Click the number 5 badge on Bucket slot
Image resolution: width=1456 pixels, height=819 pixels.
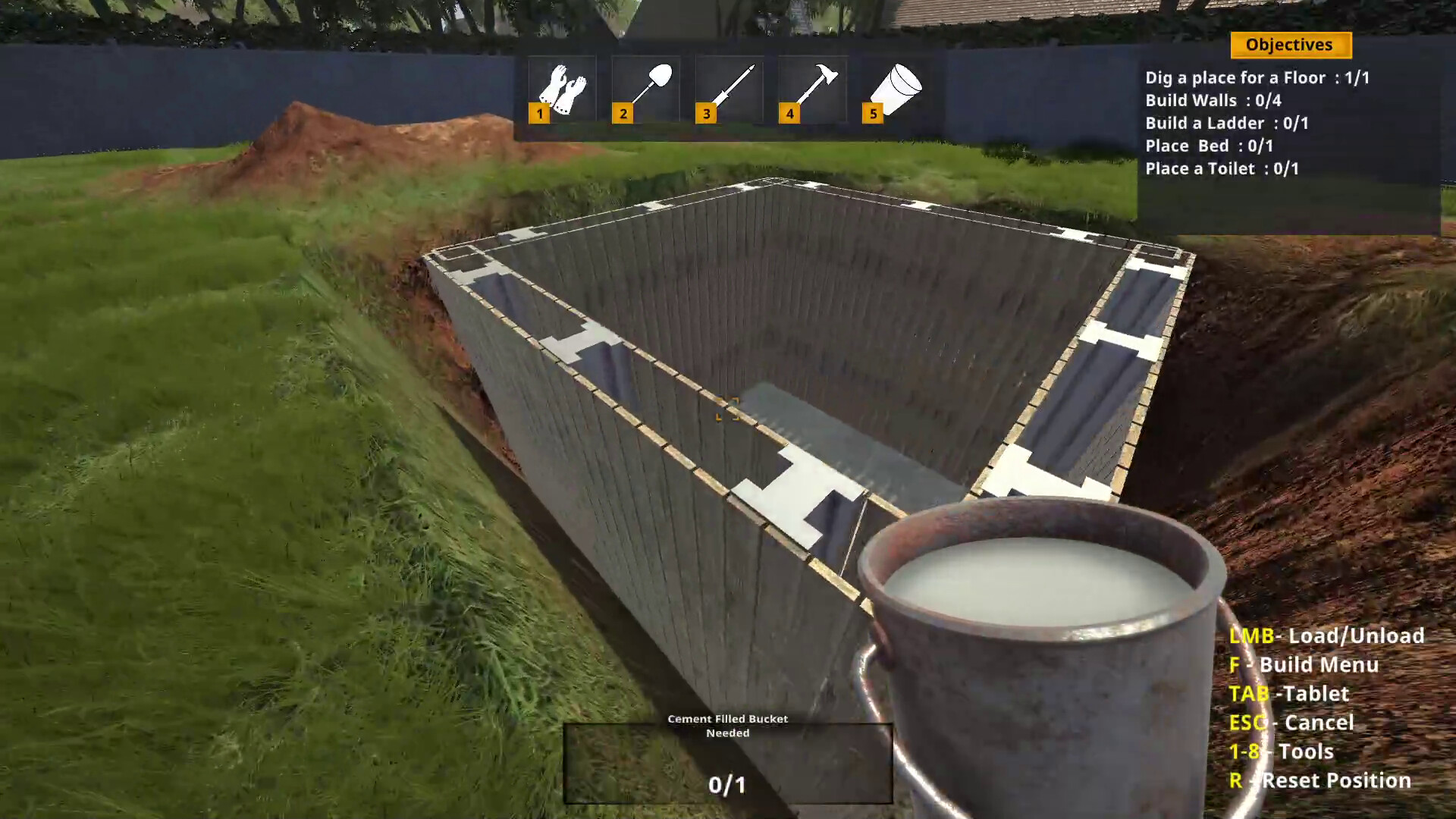point(874,114)
